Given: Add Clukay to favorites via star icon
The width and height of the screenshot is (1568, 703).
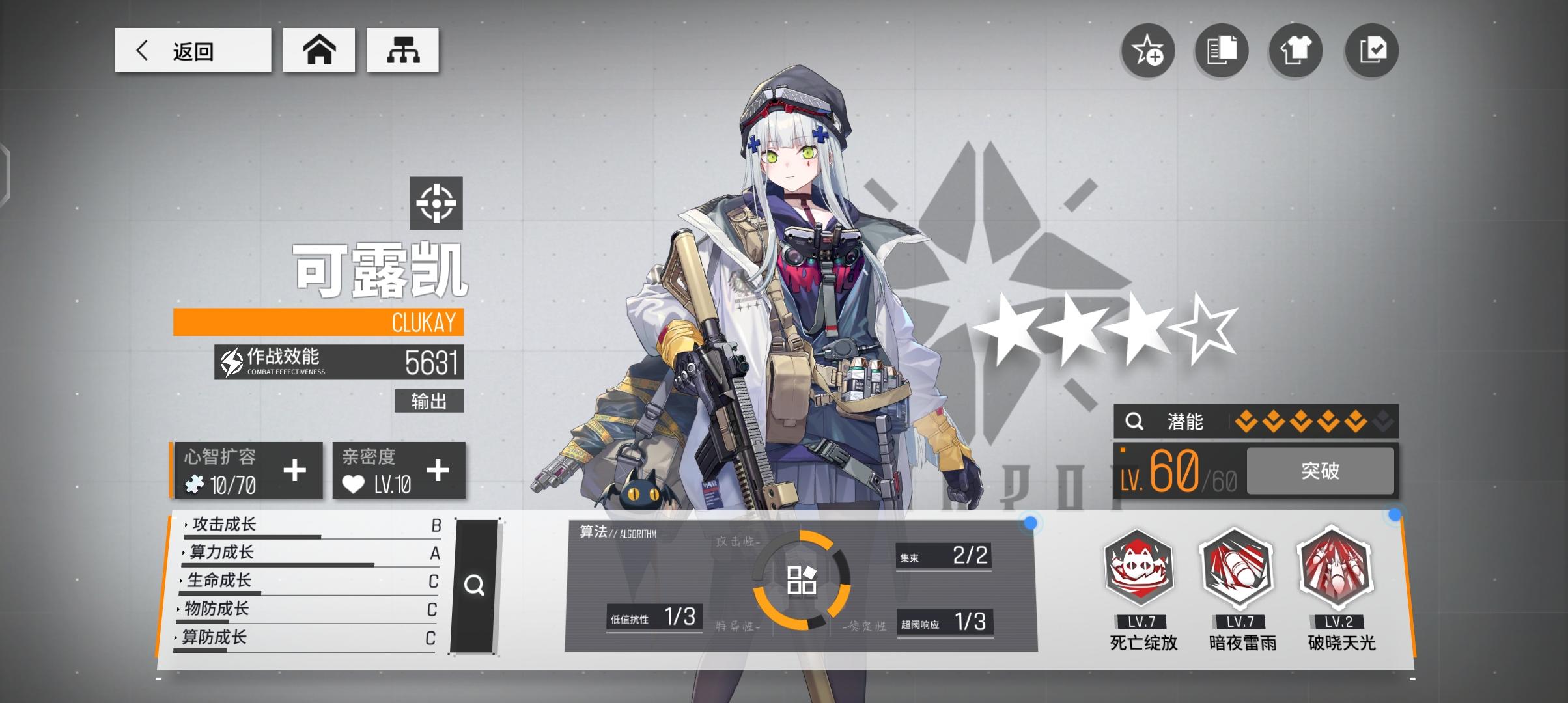Looking at the screenshot, I should click(1148, 49).
